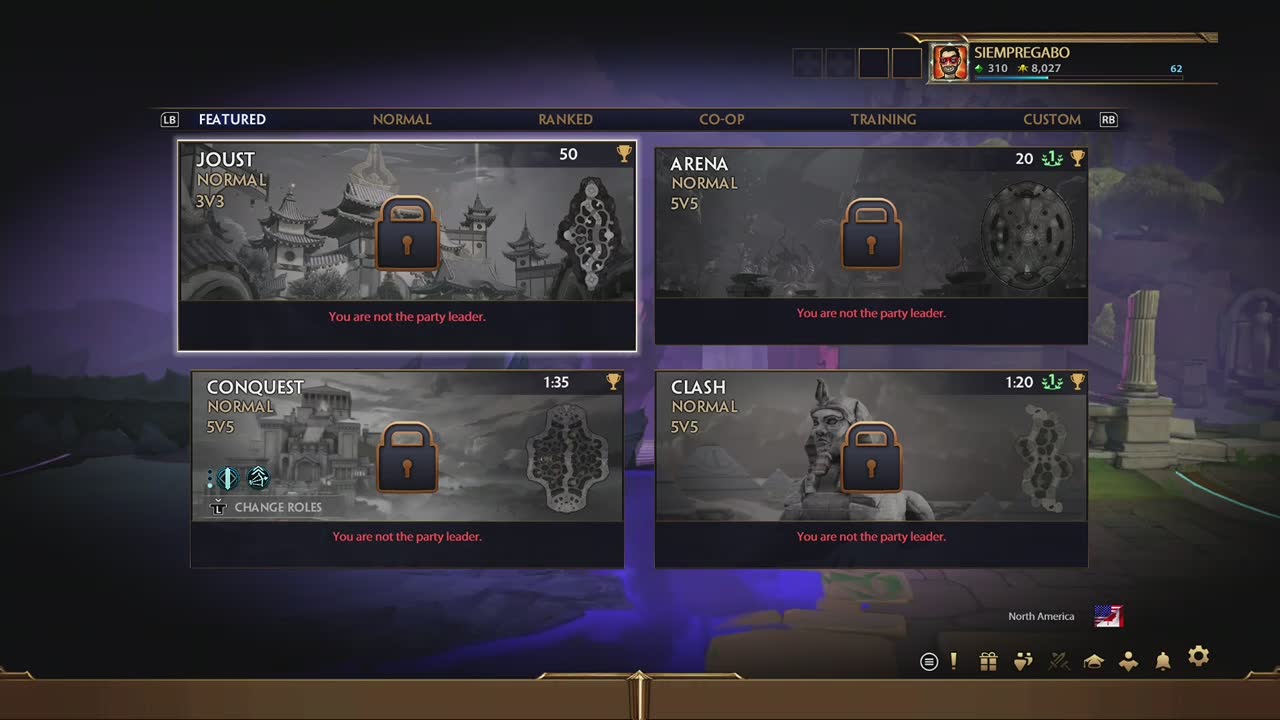Choose the Arena 5v5 game mode tile
The height and width of the screenshot is (720, 1280).
coord(871,246)
